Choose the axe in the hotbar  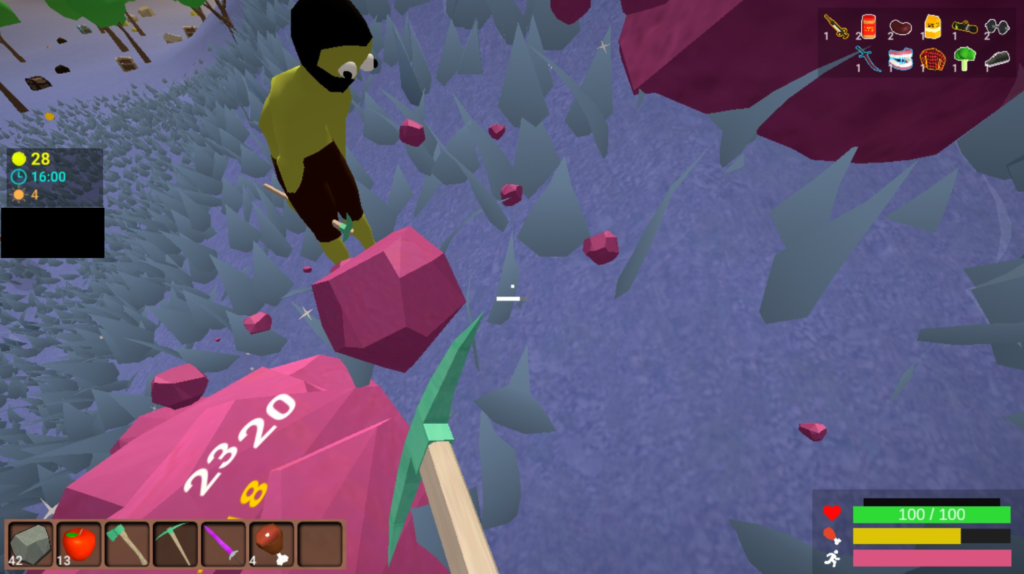click(126, 545)
